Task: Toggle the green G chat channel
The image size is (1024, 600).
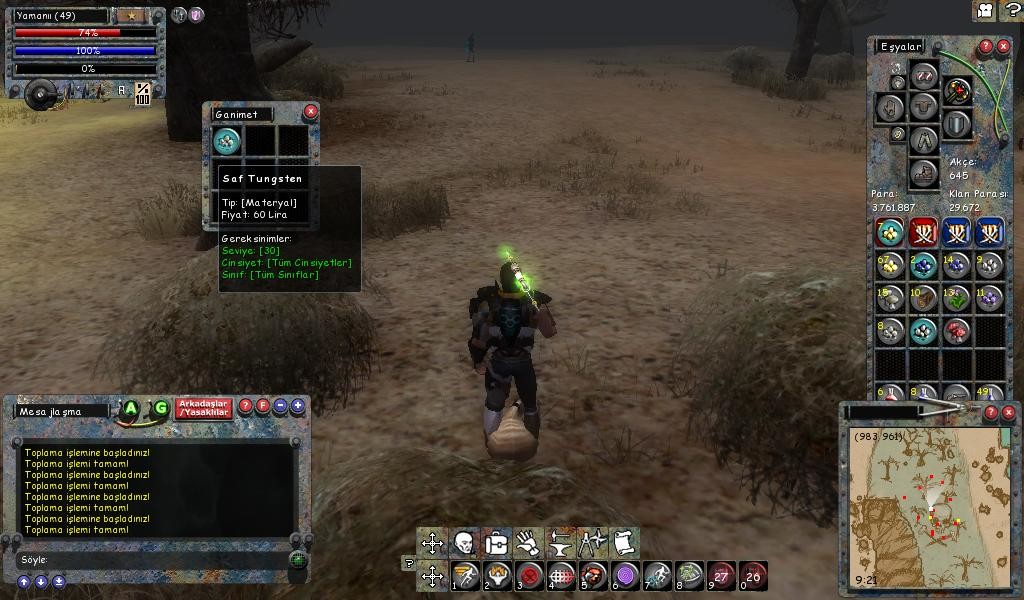Action: pyautogui.click(x=160, y=408)
